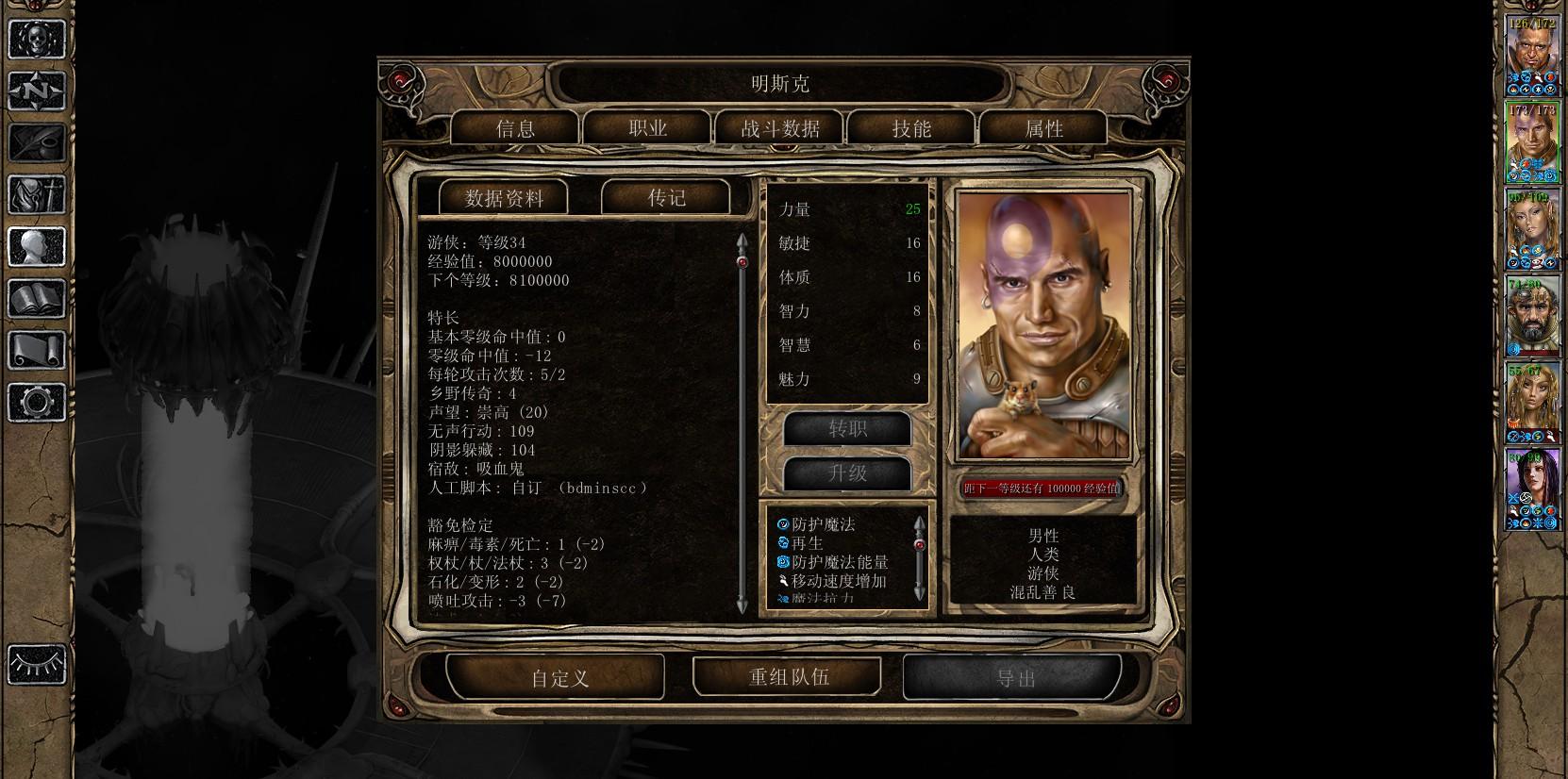Open the 传记 biography tab
The image size is (1568, 779).
click(x=670, y=198)
